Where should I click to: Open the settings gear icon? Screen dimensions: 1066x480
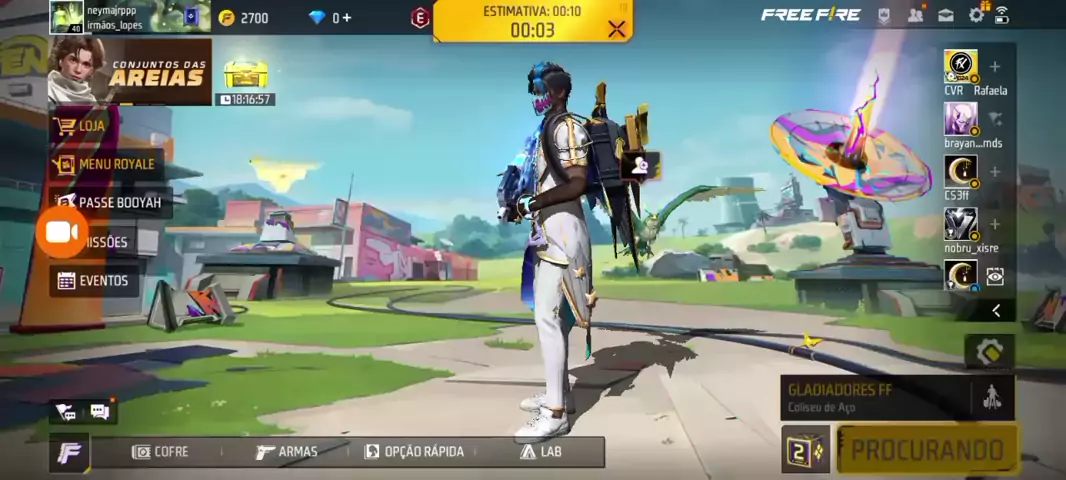pyautogui.click(x=976, y=15)
